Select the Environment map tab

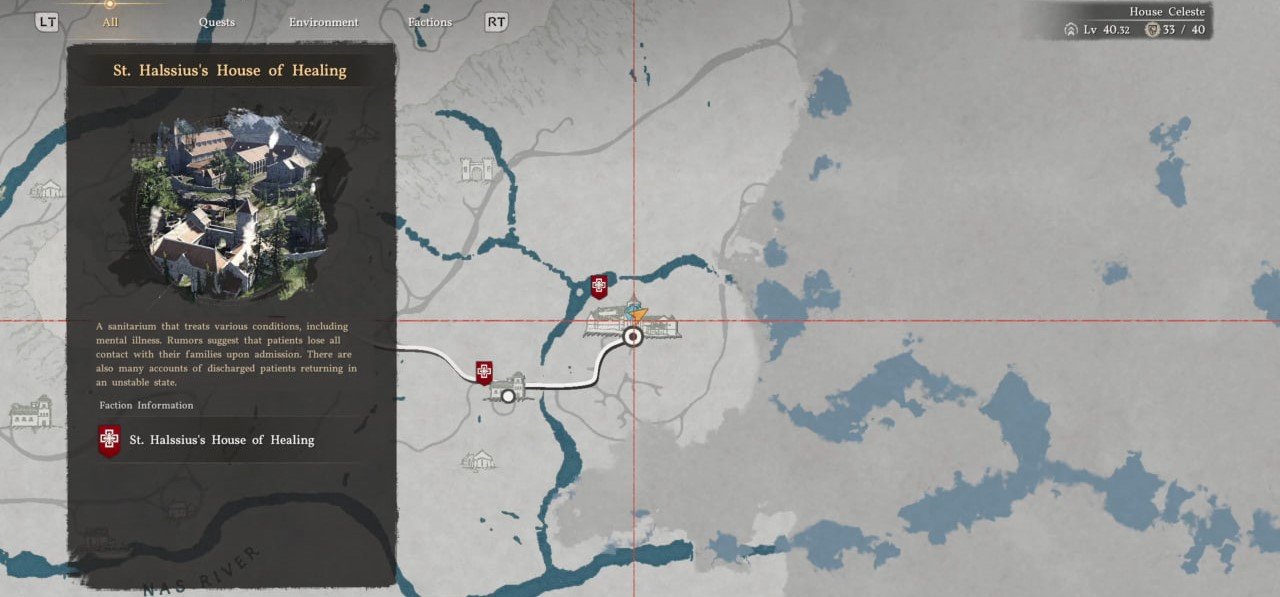(323, 22)
